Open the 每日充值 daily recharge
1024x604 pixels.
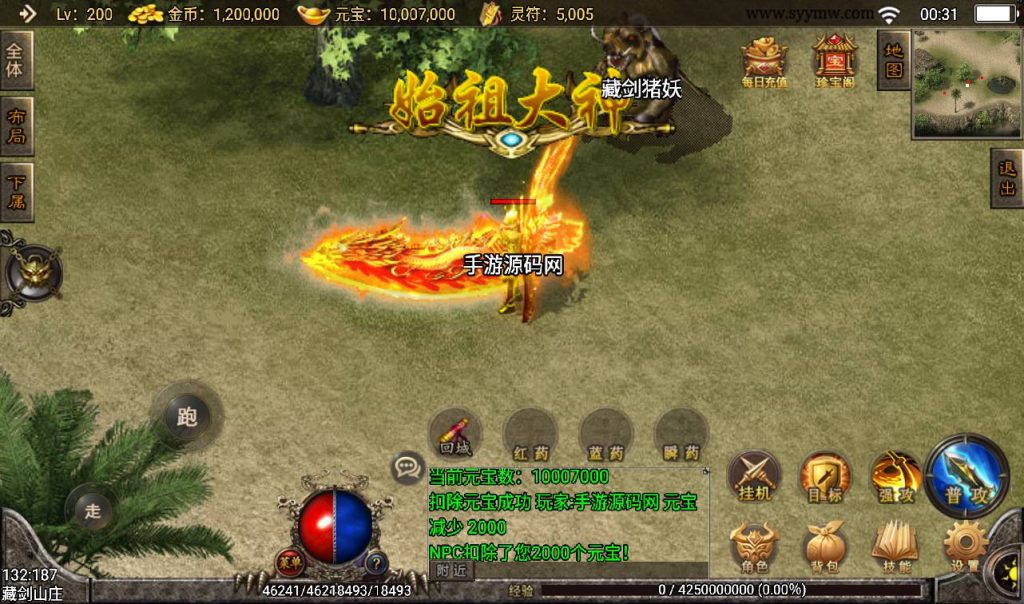coord(764,62)
